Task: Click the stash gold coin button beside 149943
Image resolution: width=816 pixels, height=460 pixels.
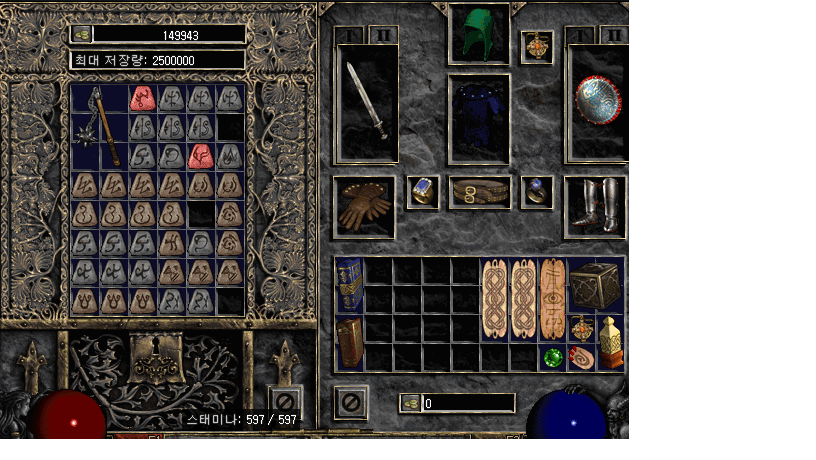Action: click(83, 34)
